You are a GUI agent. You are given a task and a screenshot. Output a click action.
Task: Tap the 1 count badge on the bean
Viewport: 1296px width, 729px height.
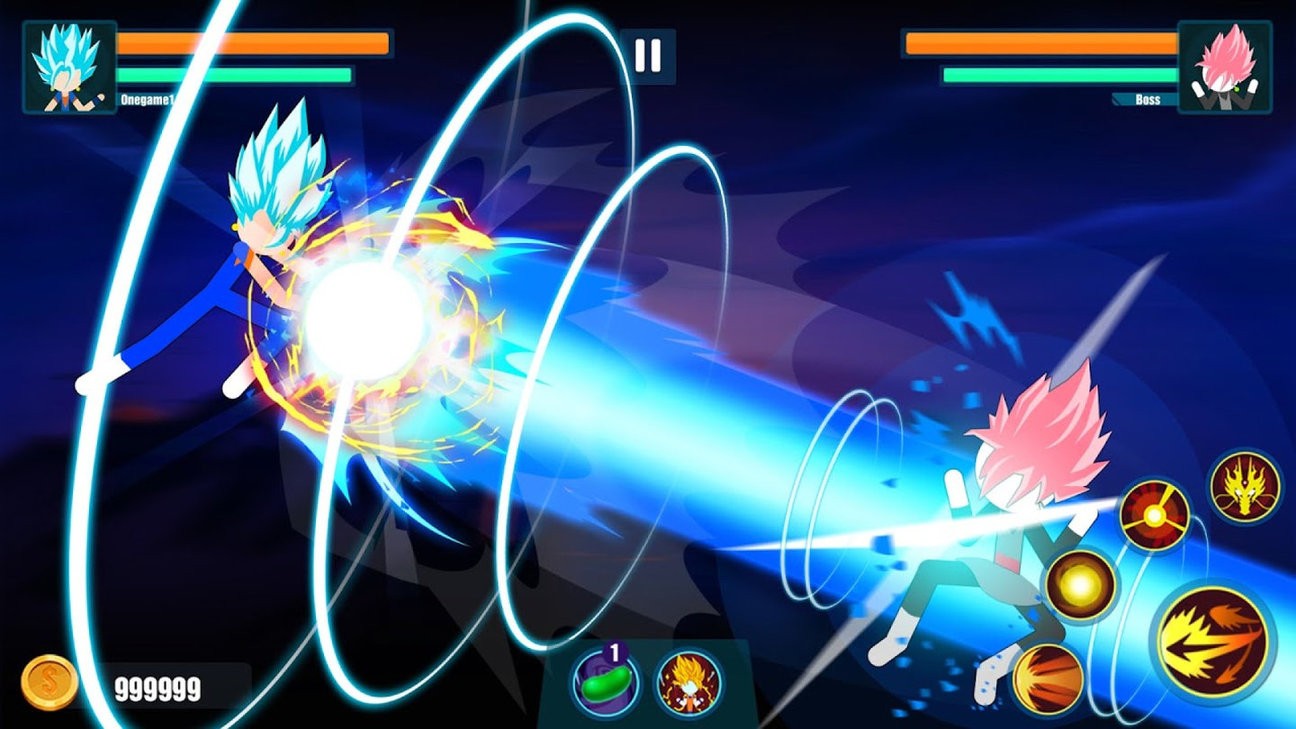pyautogui.click(x=612, y=650)
